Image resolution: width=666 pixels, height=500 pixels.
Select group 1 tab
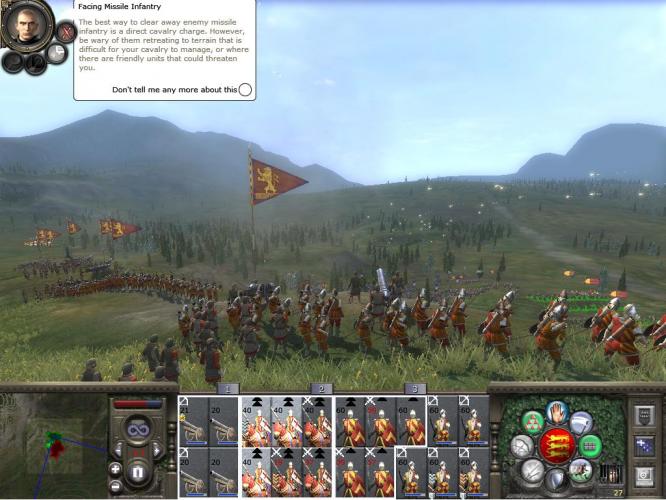coord(227,388)
